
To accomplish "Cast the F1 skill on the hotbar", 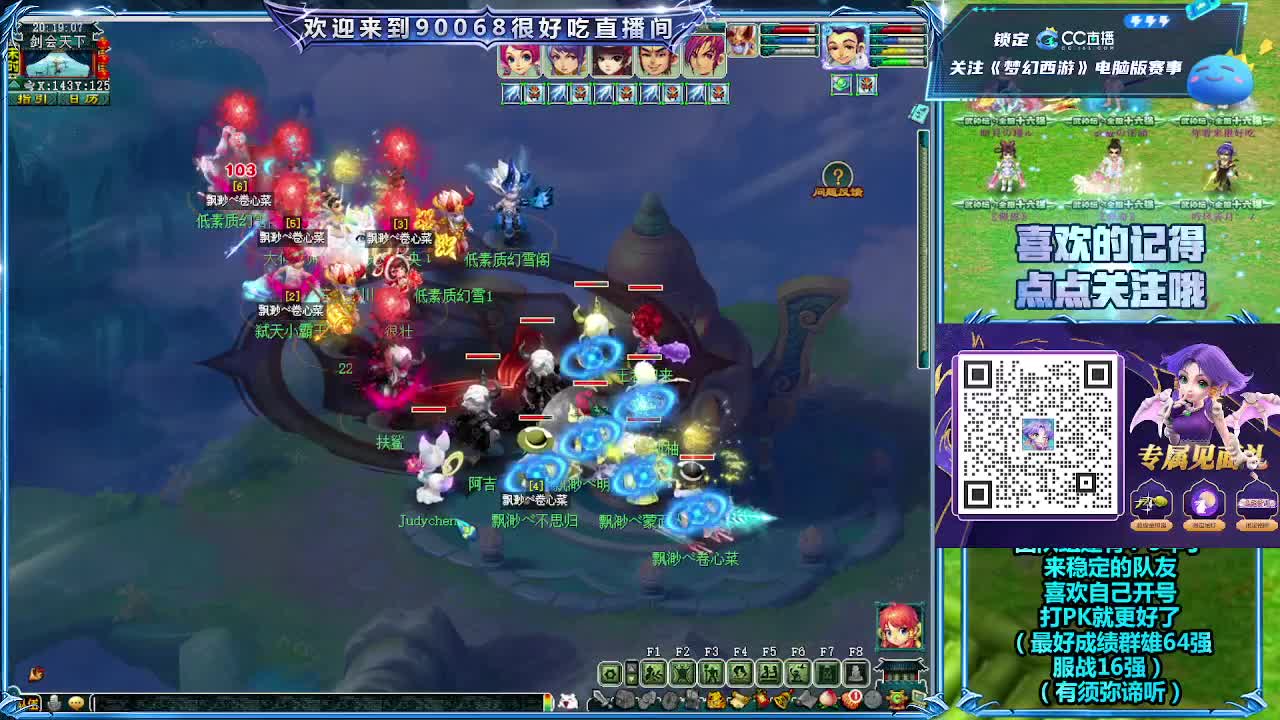I will point(651,673).
